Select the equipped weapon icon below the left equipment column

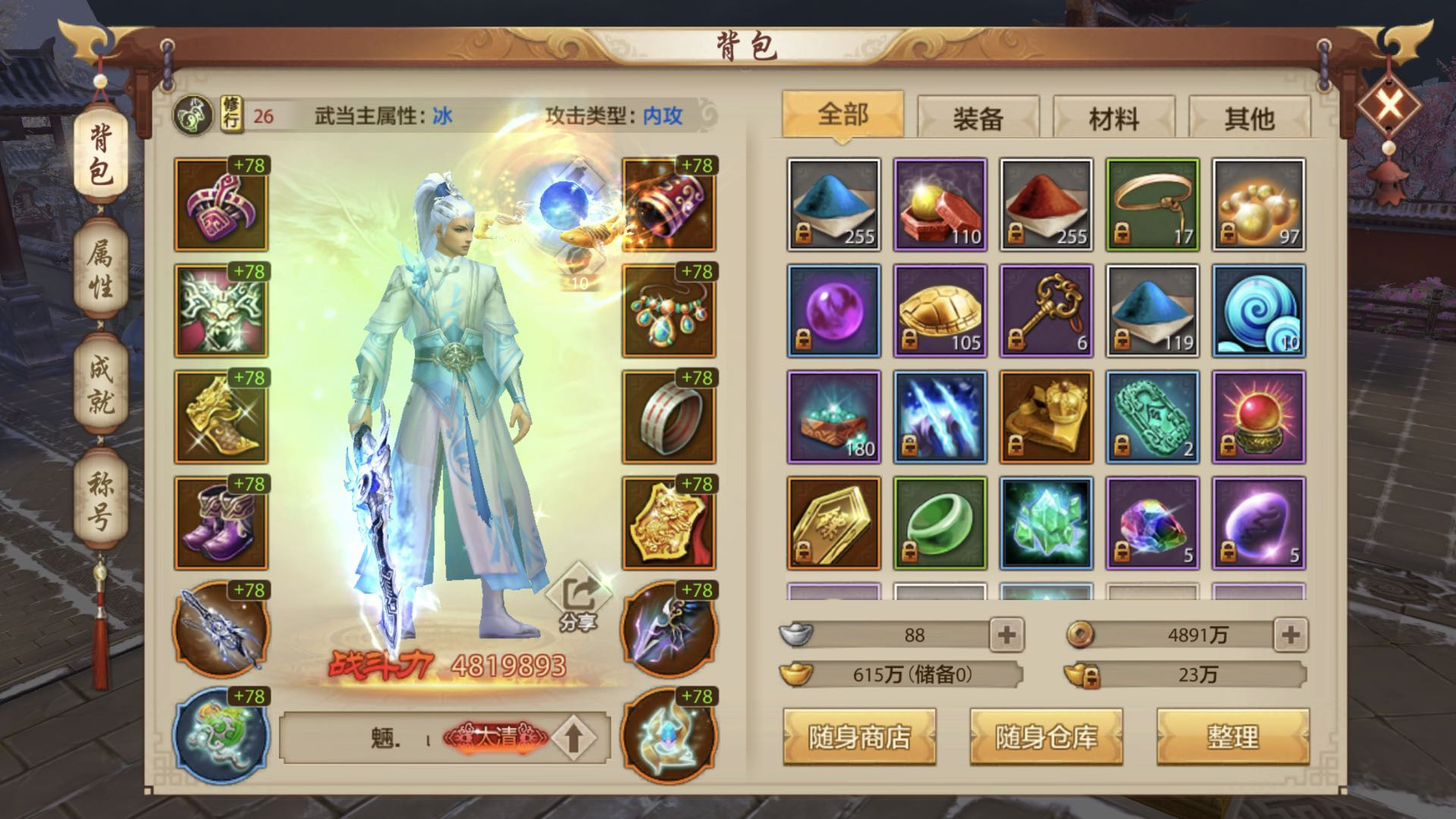tap(220, 632)
